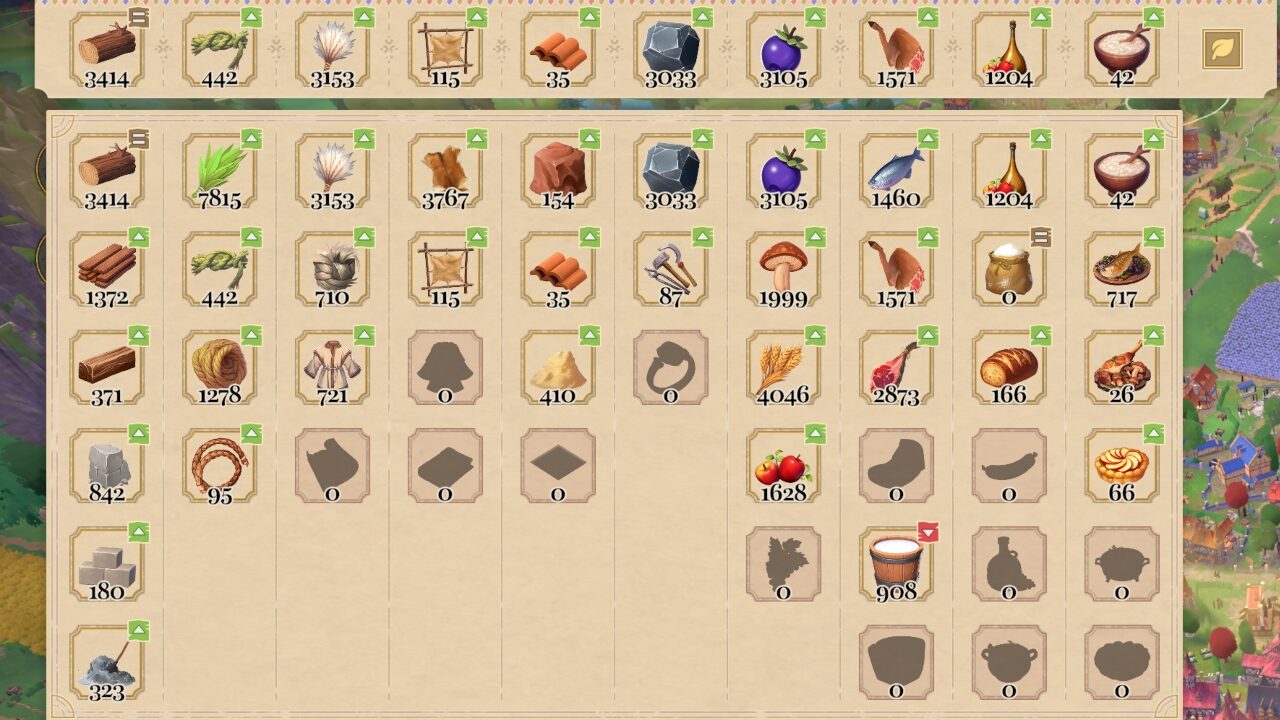1280x720 pixels.
Task: Select the fish resource showing 1460
Action: click(x=896, y=170)
